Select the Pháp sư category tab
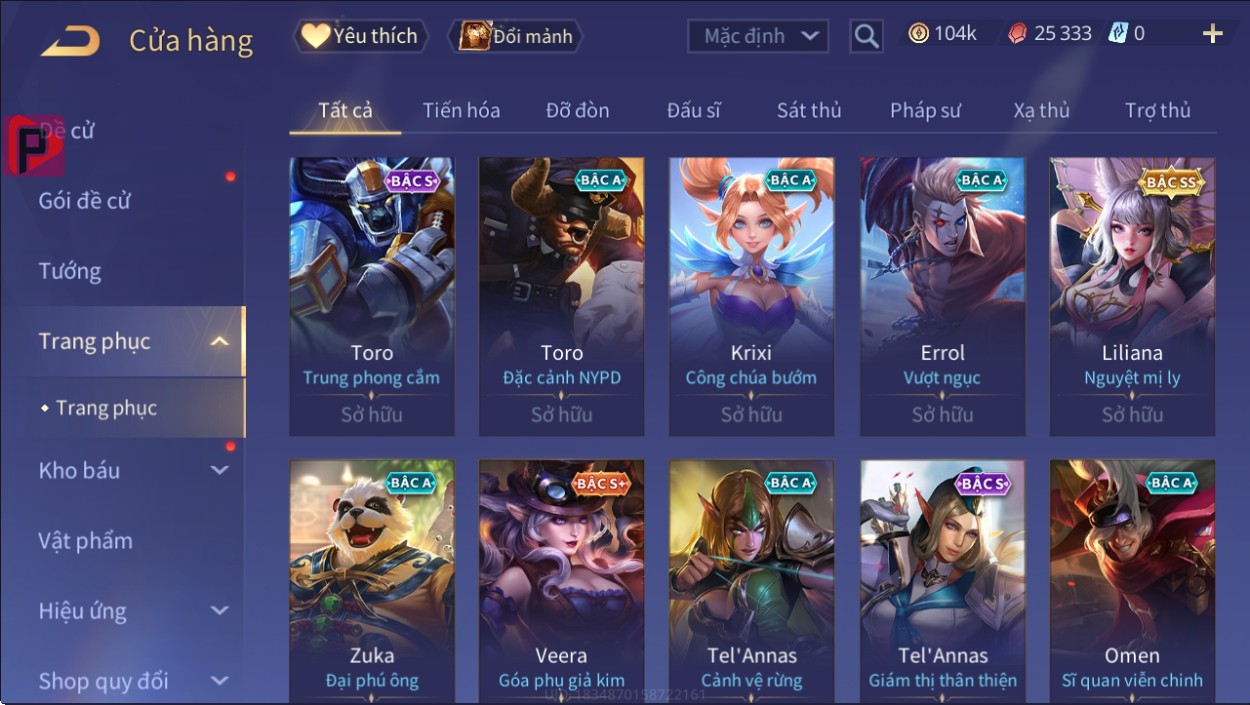Viewport: 1250px width, 705px height. coord(925,110)
